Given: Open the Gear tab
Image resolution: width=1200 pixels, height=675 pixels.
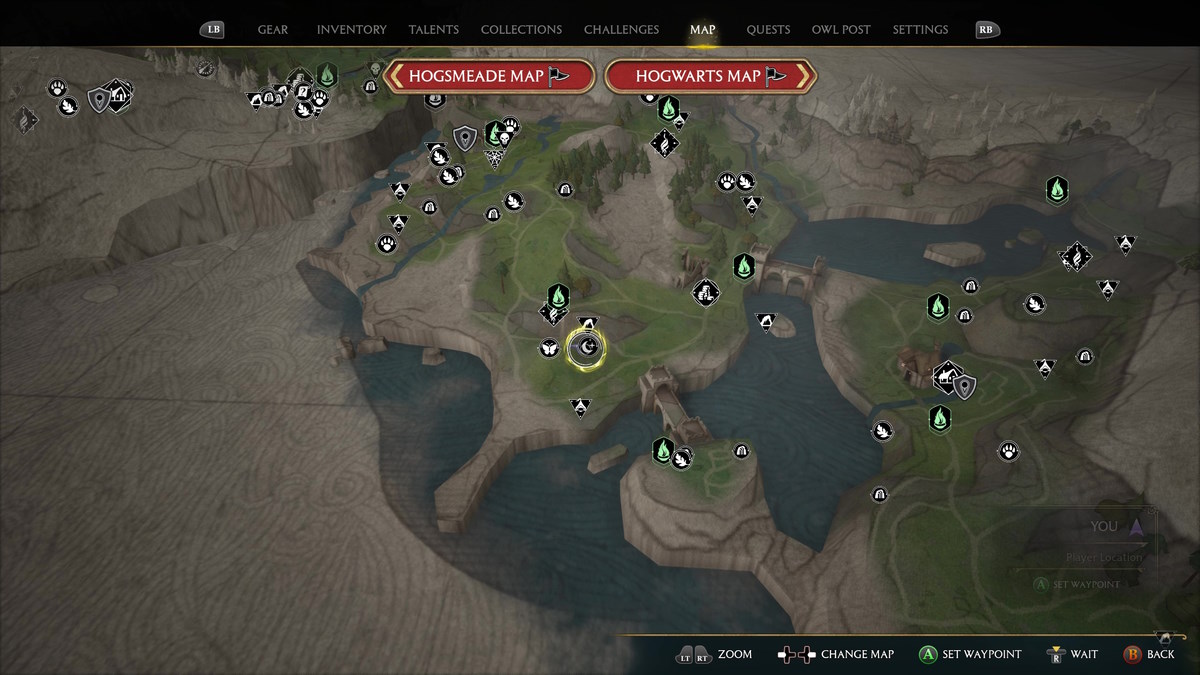Looking at the screenshot, I should pos(273,30).
